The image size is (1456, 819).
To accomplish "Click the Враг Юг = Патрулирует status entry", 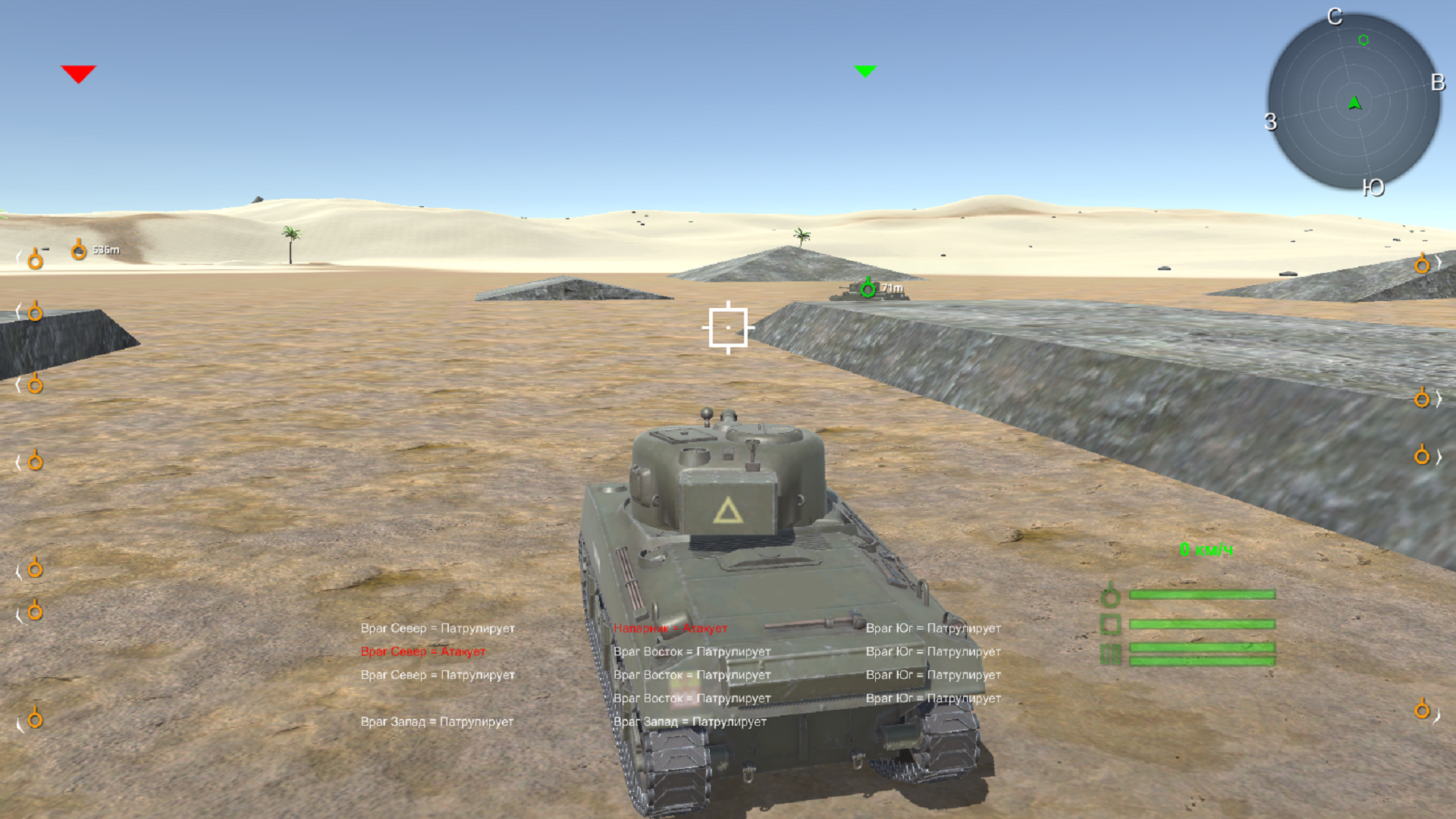I will point(934,629).
